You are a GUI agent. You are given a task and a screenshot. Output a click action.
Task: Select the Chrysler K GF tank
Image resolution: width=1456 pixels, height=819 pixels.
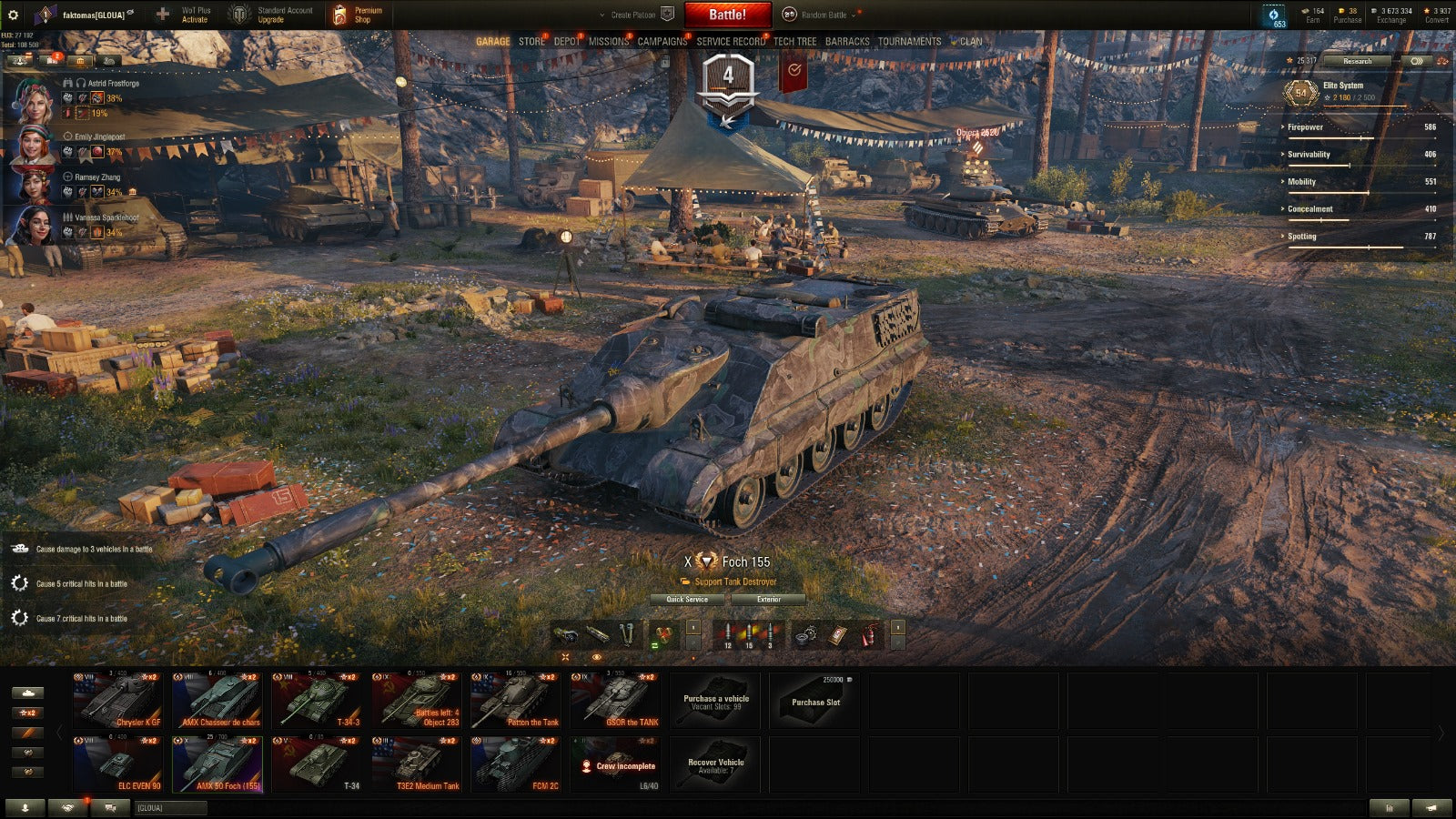pos(118,701)
